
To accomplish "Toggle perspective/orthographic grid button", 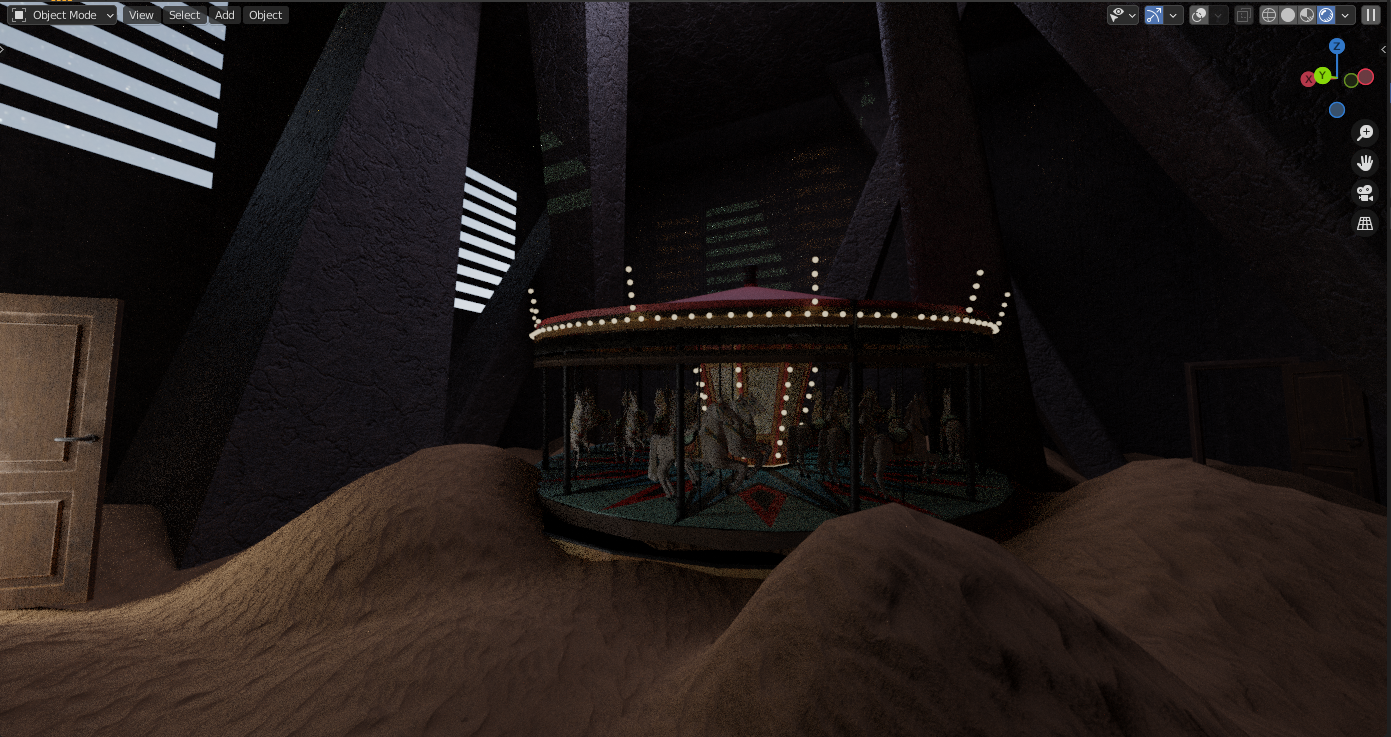I will tap(1365, 224).
